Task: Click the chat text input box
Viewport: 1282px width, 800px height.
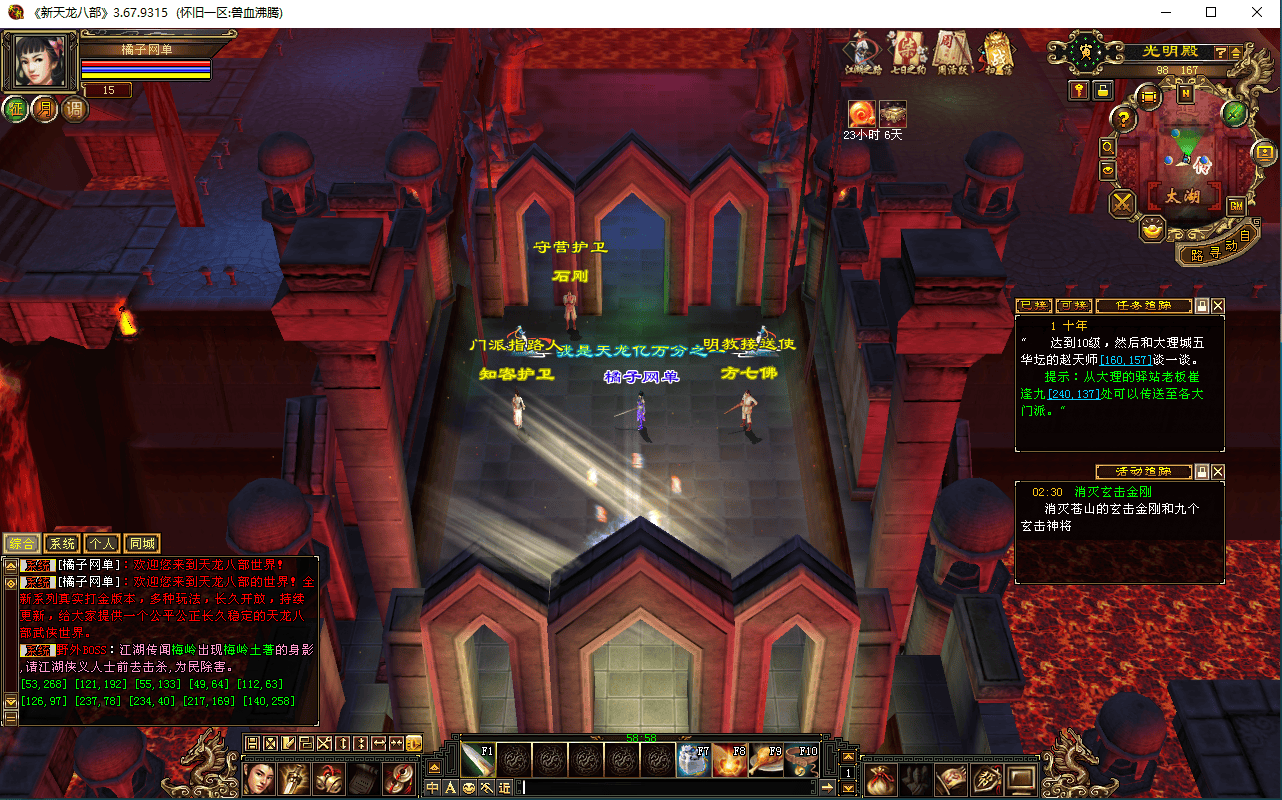Action: 668,788
